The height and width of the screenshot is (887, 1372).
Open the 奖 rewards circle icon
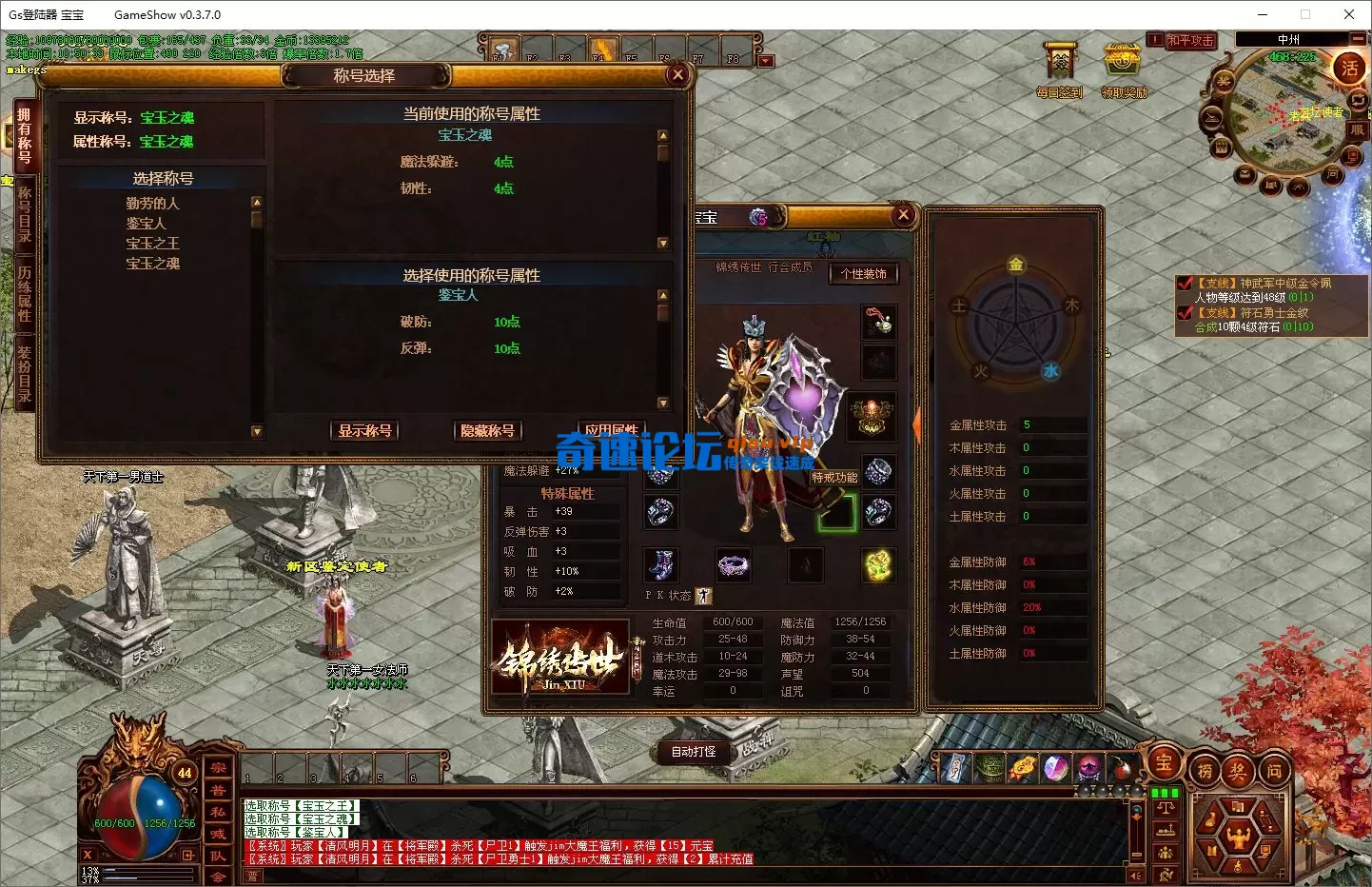tap(1239, 769)
